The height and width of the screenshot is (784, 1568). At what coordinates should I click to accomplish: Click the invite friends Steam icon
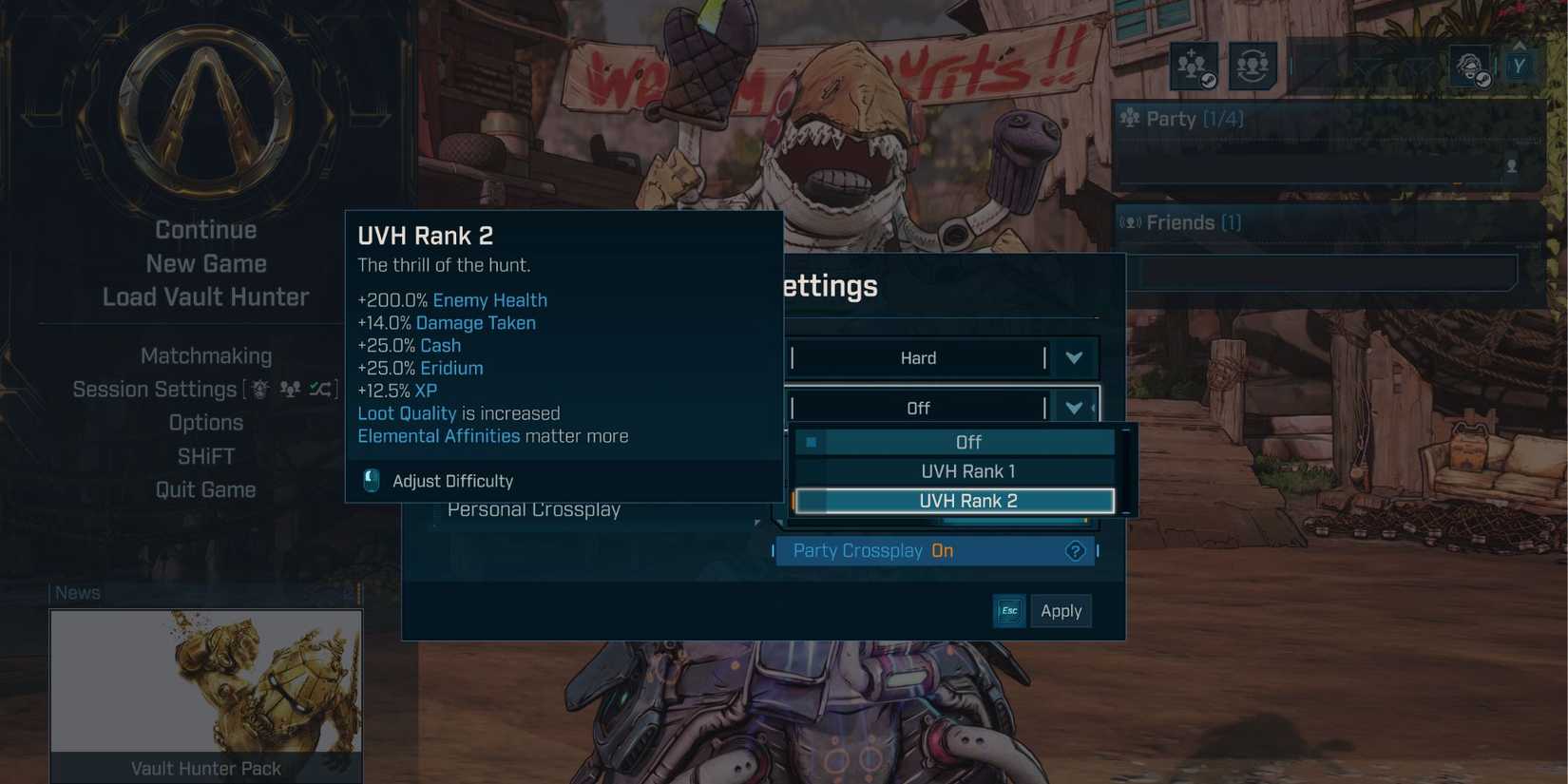tap(1194, 67)
